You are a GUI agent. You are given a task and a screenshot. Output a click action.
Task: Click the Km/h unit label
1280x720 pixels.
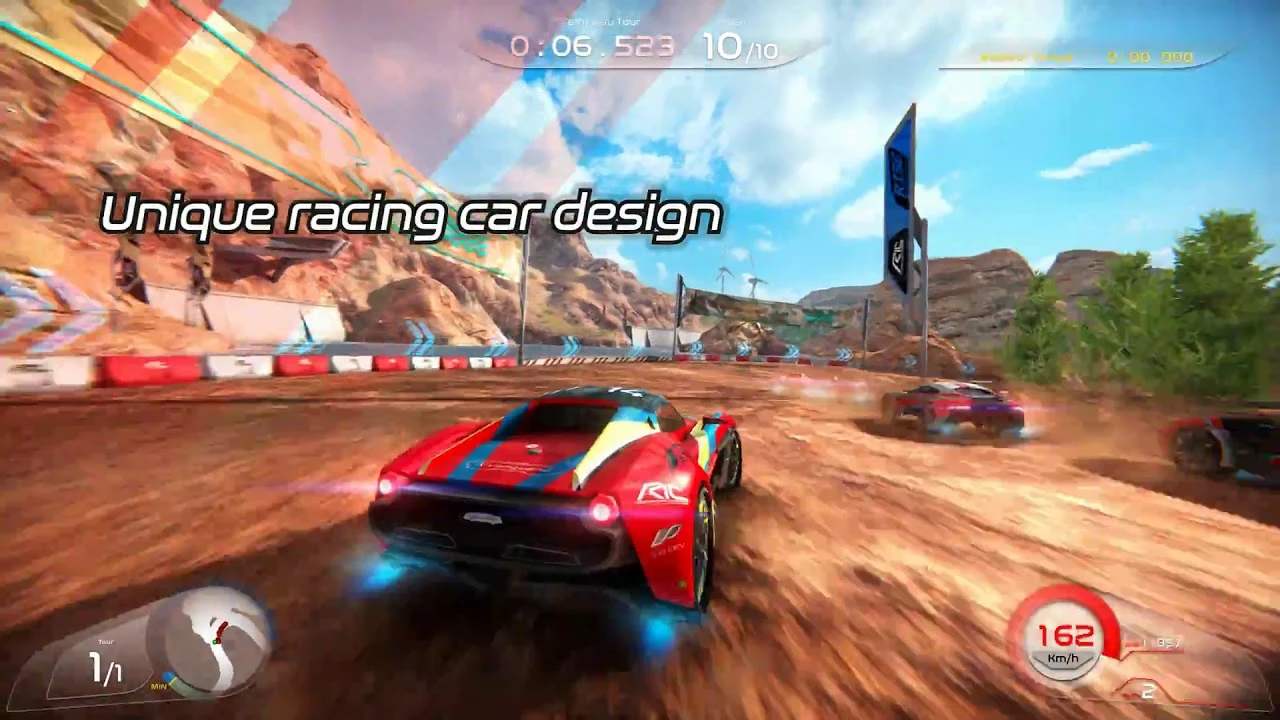[x=1063, y=658]
